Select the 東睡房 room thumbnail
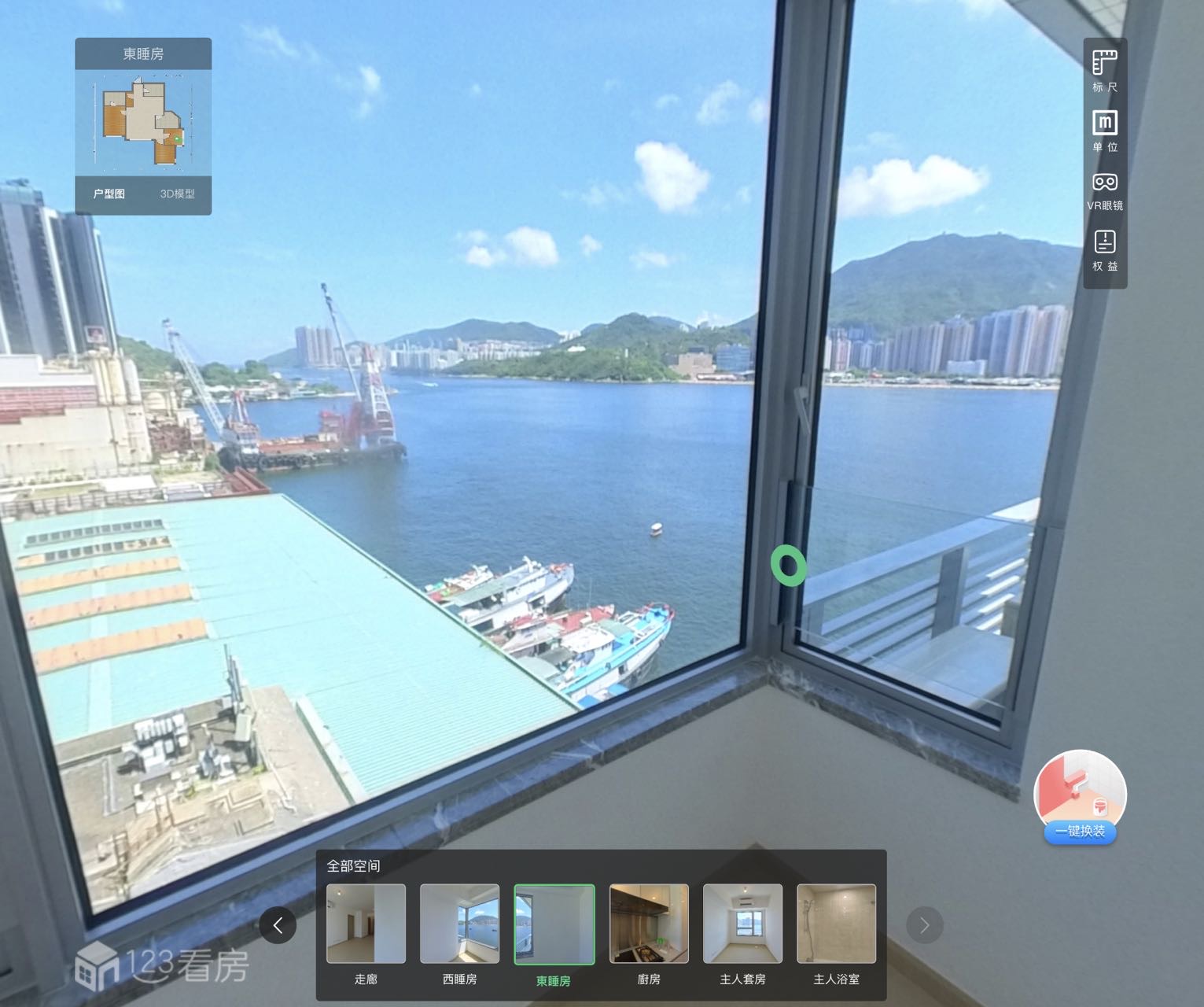 [x=554, y=924]
